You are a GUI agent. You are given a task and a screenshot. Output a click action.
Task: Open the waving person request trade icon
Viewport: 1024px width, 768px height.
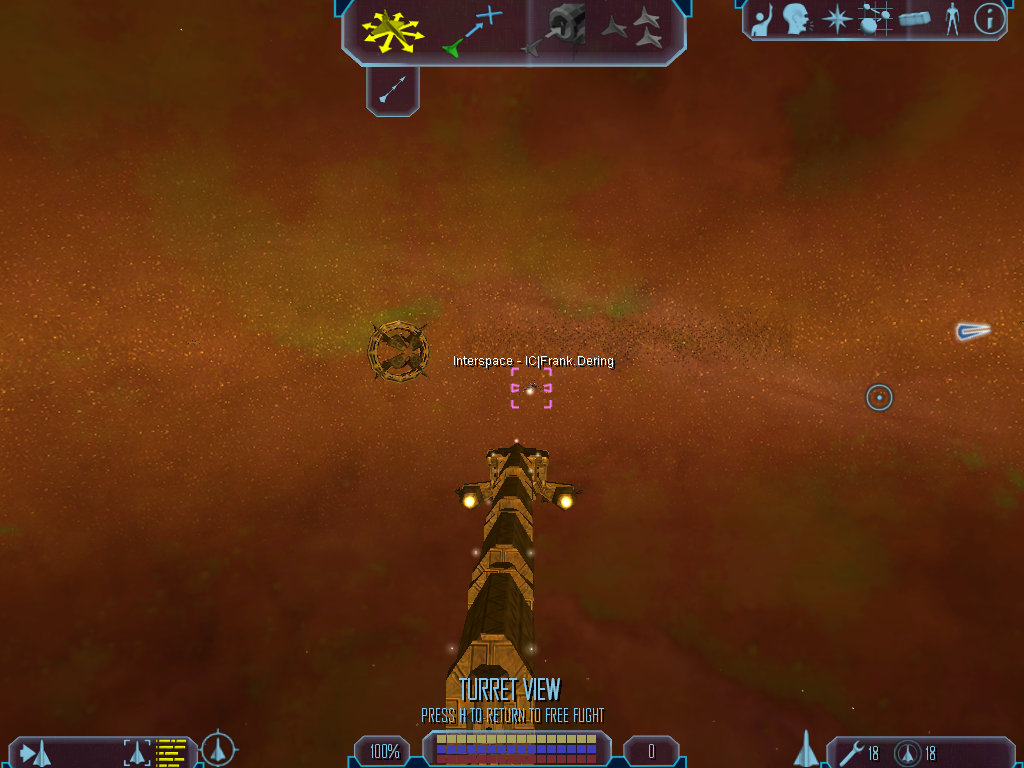click(763, 19)
